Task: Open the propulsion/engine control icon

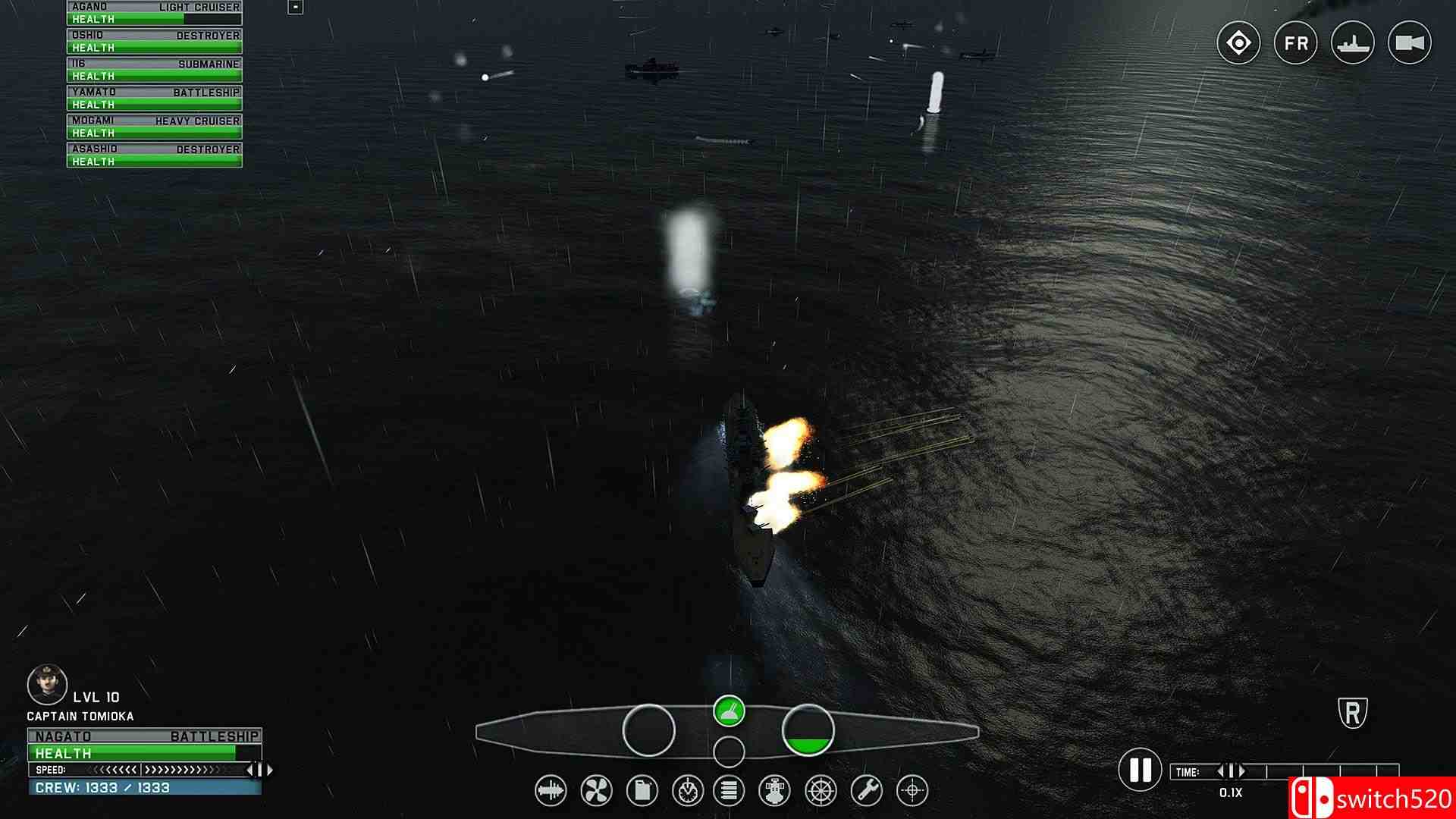Action: (x=596, y=790)
